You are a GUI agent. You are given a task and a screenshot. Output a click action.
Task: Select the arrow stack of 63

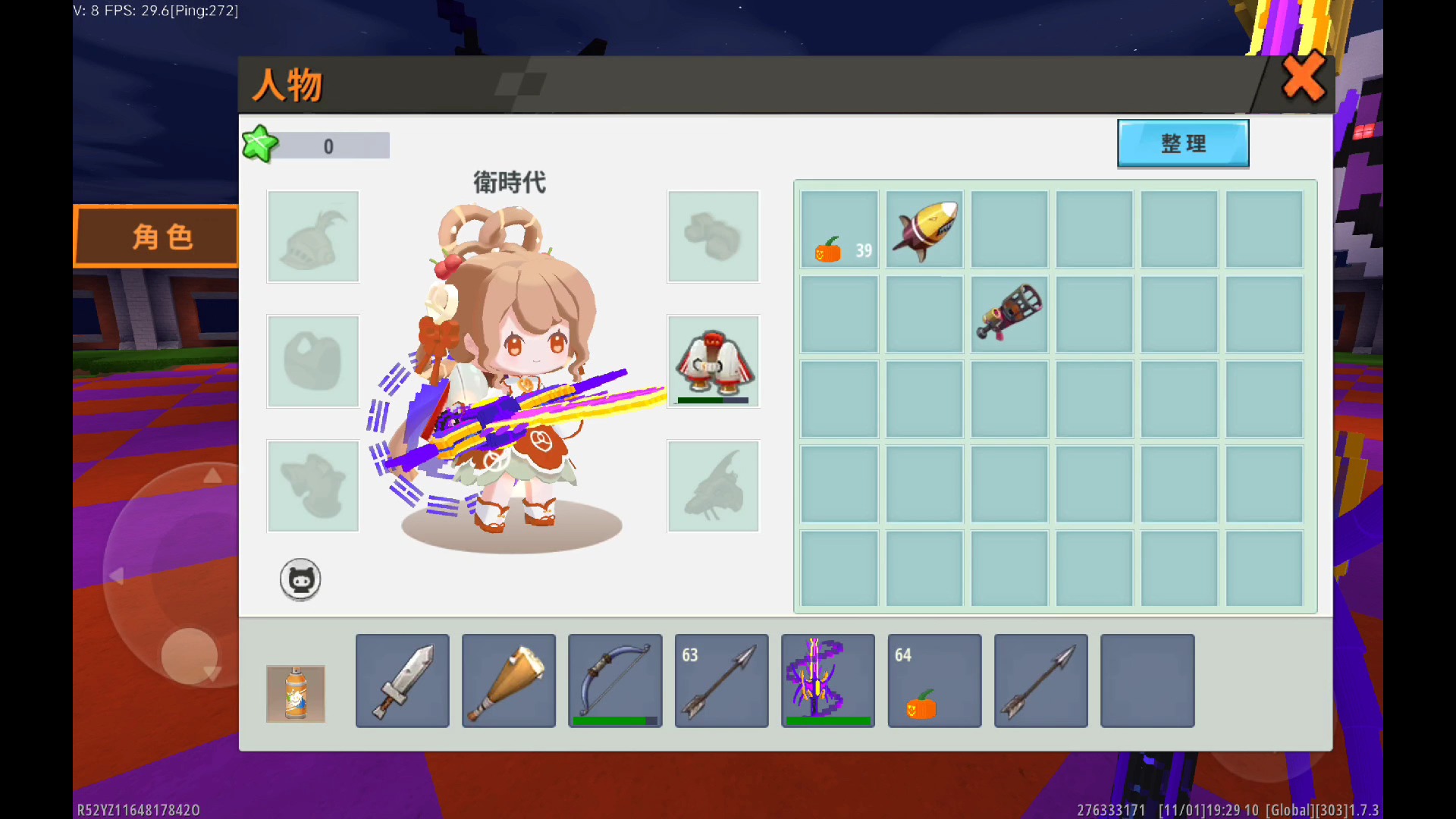pyautogui.click(x=722, y=680)
